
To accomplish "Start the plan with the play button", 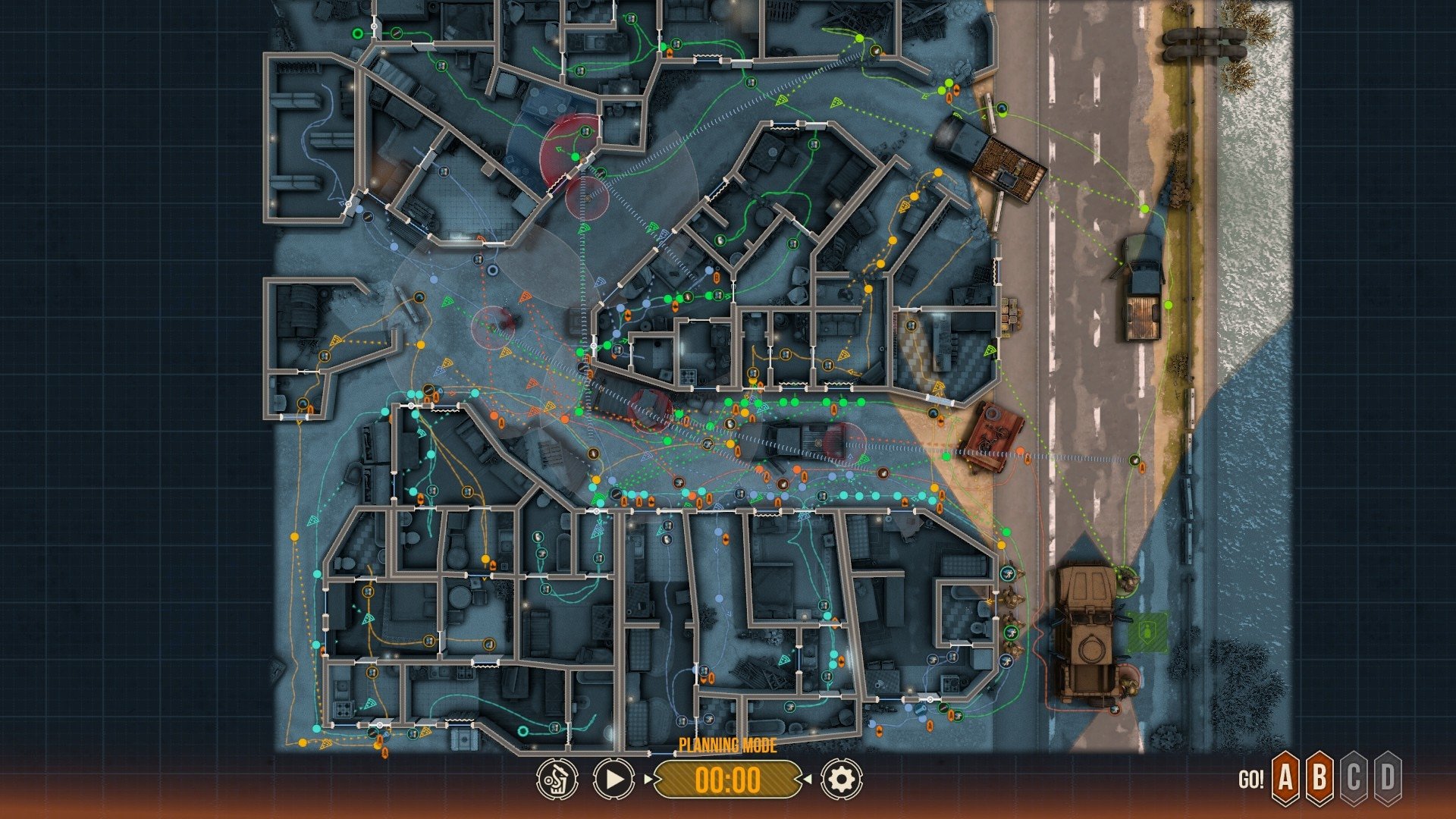I will (x=613, y=779).
